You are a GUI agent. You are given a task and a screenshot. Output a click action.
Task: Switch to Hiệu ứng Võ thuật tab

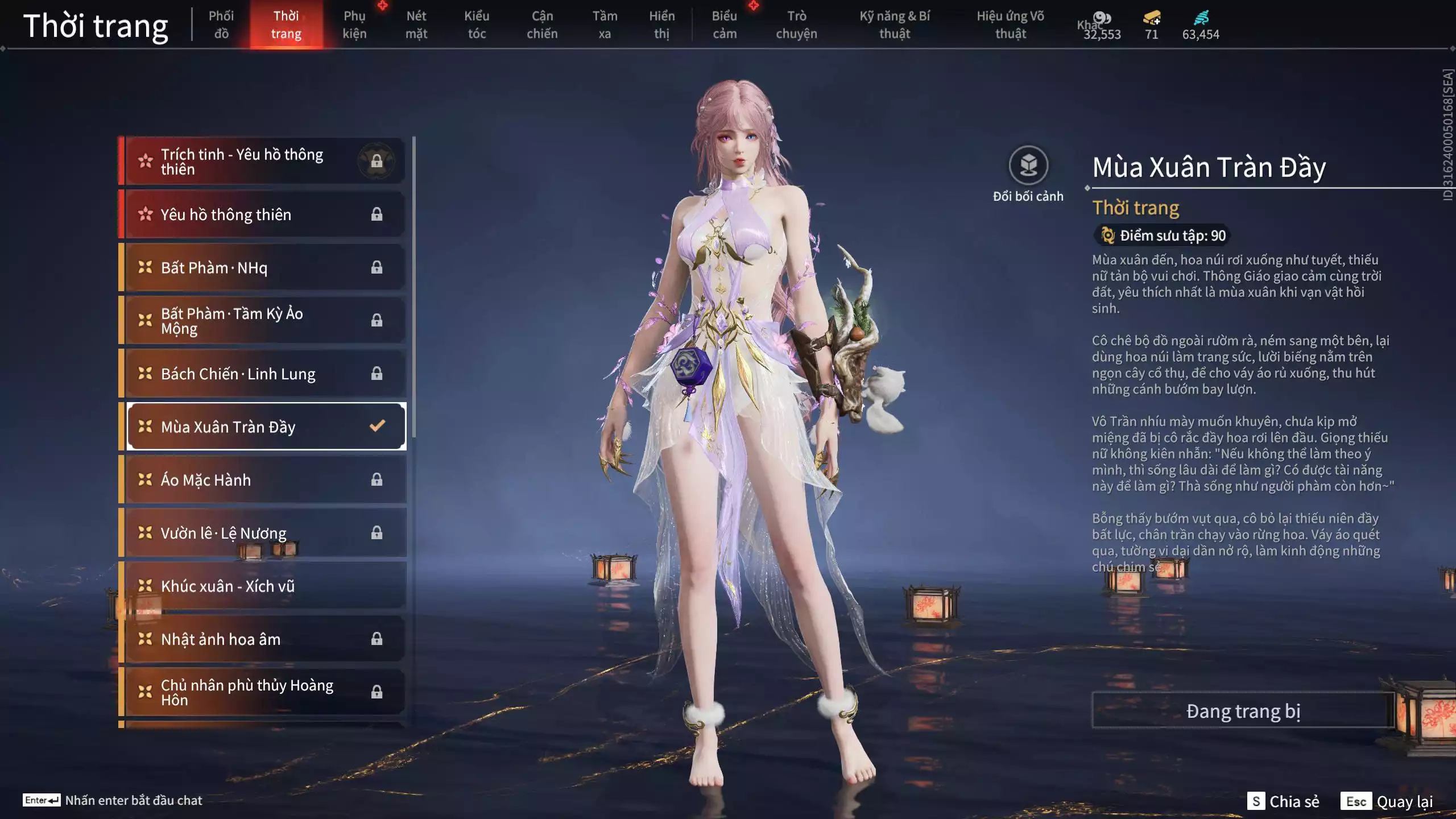pos(1010,25)
